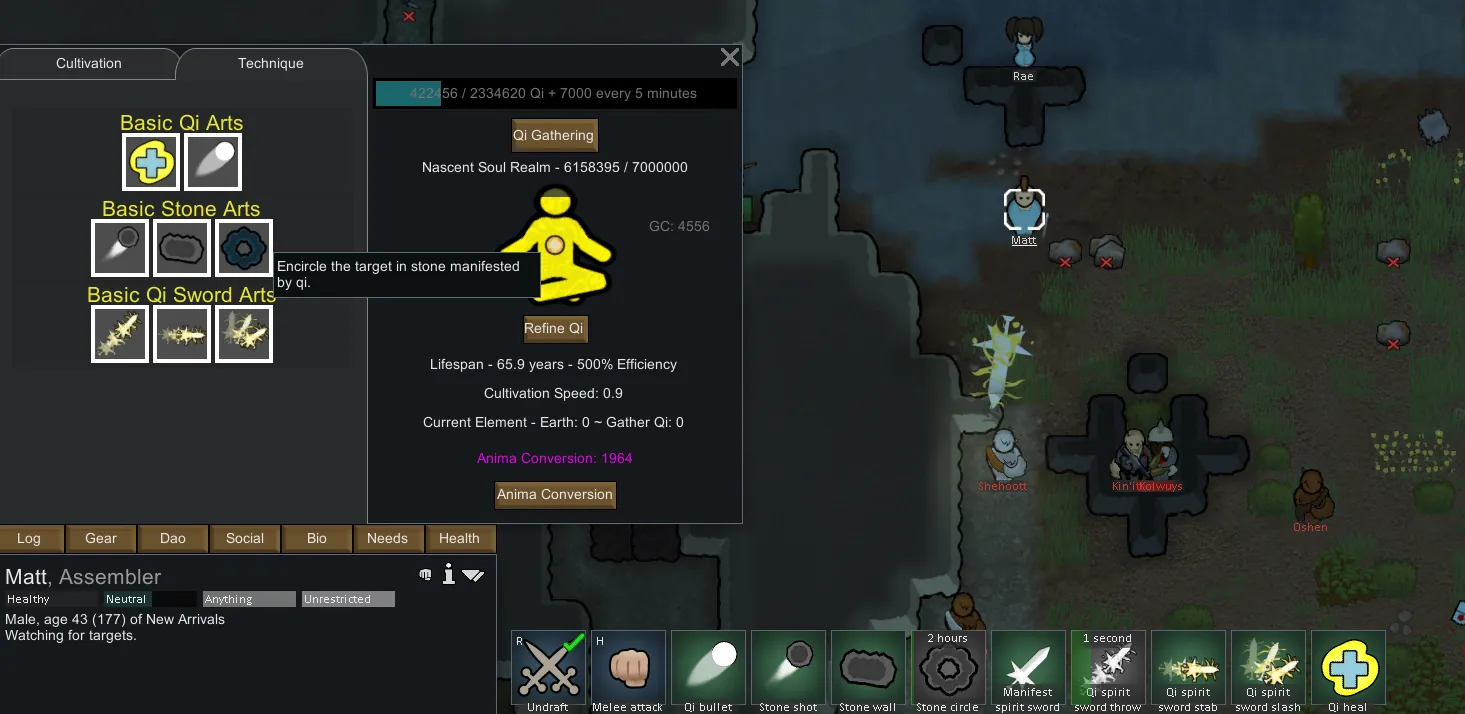Image resolution: width=1465 pixels, height=714 pixels.
Task: Click the Qi Gathering button
Action: (554, 135)
